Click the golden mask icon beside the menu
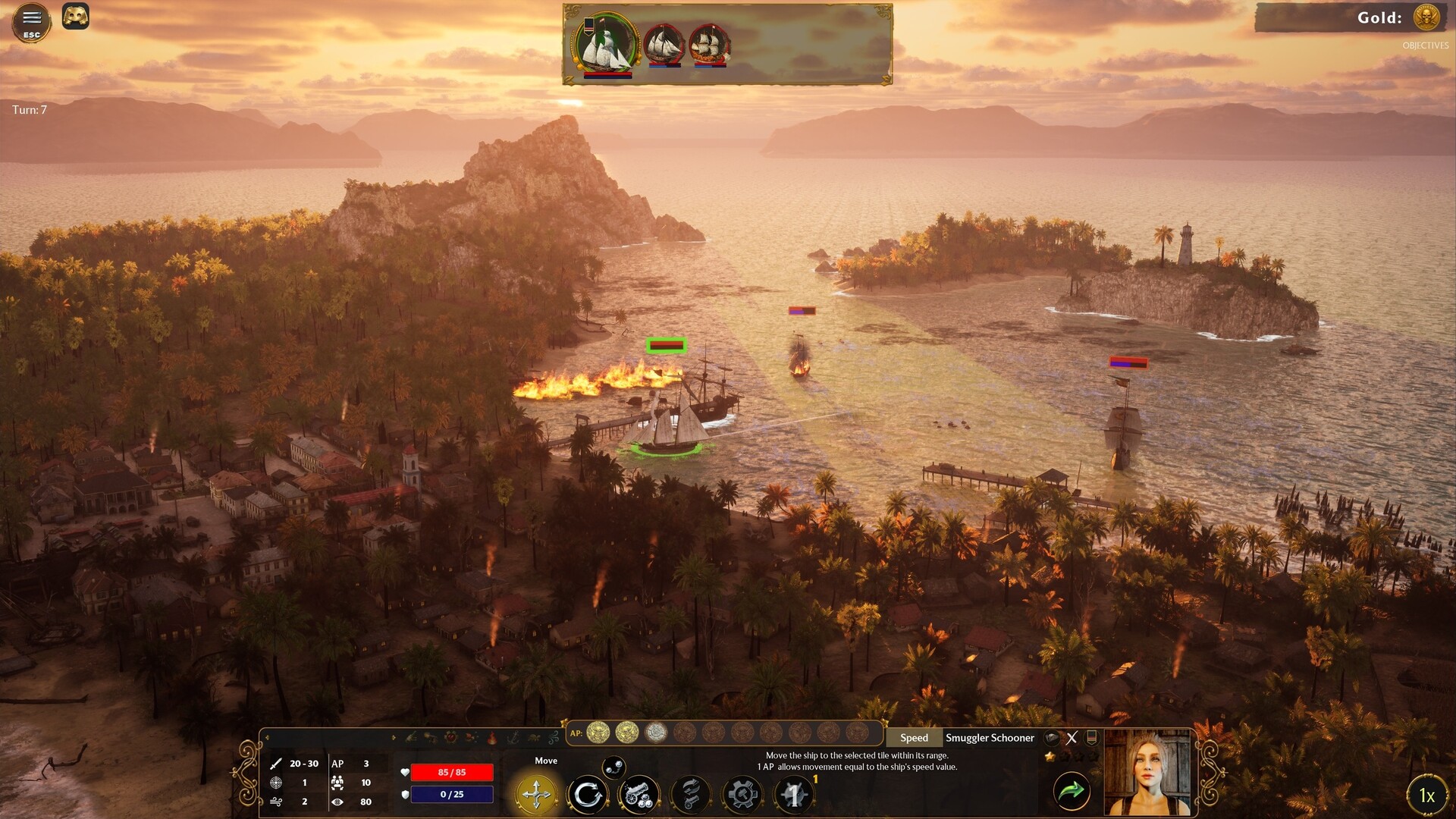 [76, 16]
